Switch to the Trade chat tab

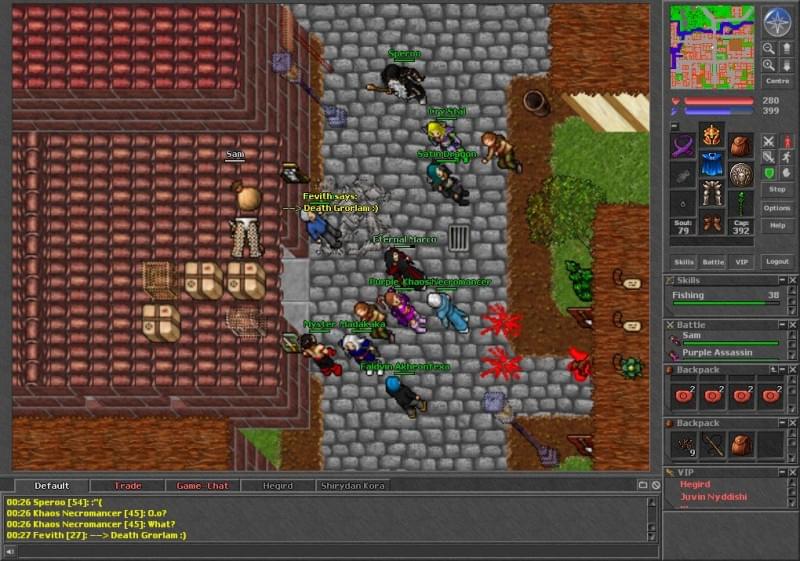[x=128, y=486]
